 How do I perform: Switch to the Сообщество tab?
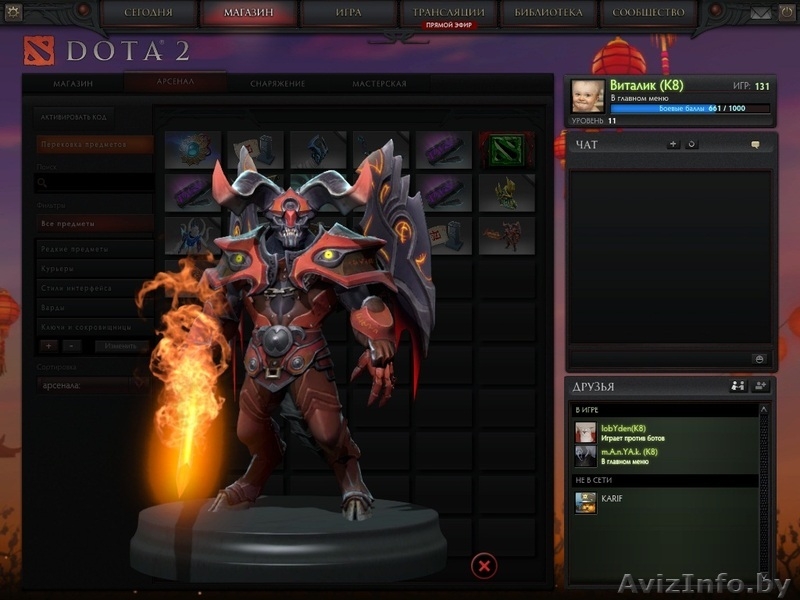pos(651,13)
